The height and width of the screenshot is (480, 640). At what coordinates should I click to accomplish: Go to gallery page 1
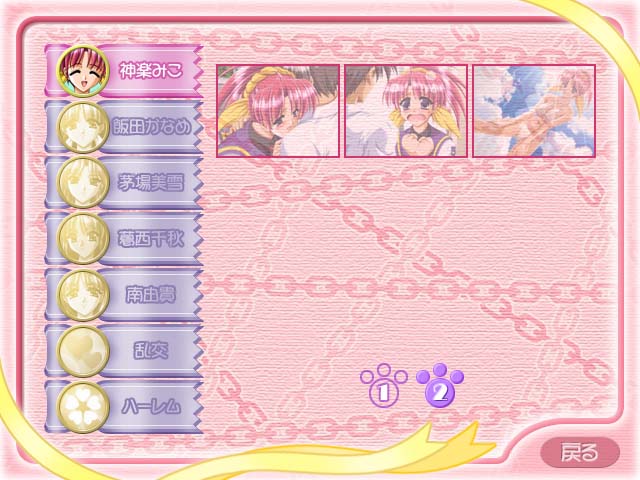click(384, 389)
